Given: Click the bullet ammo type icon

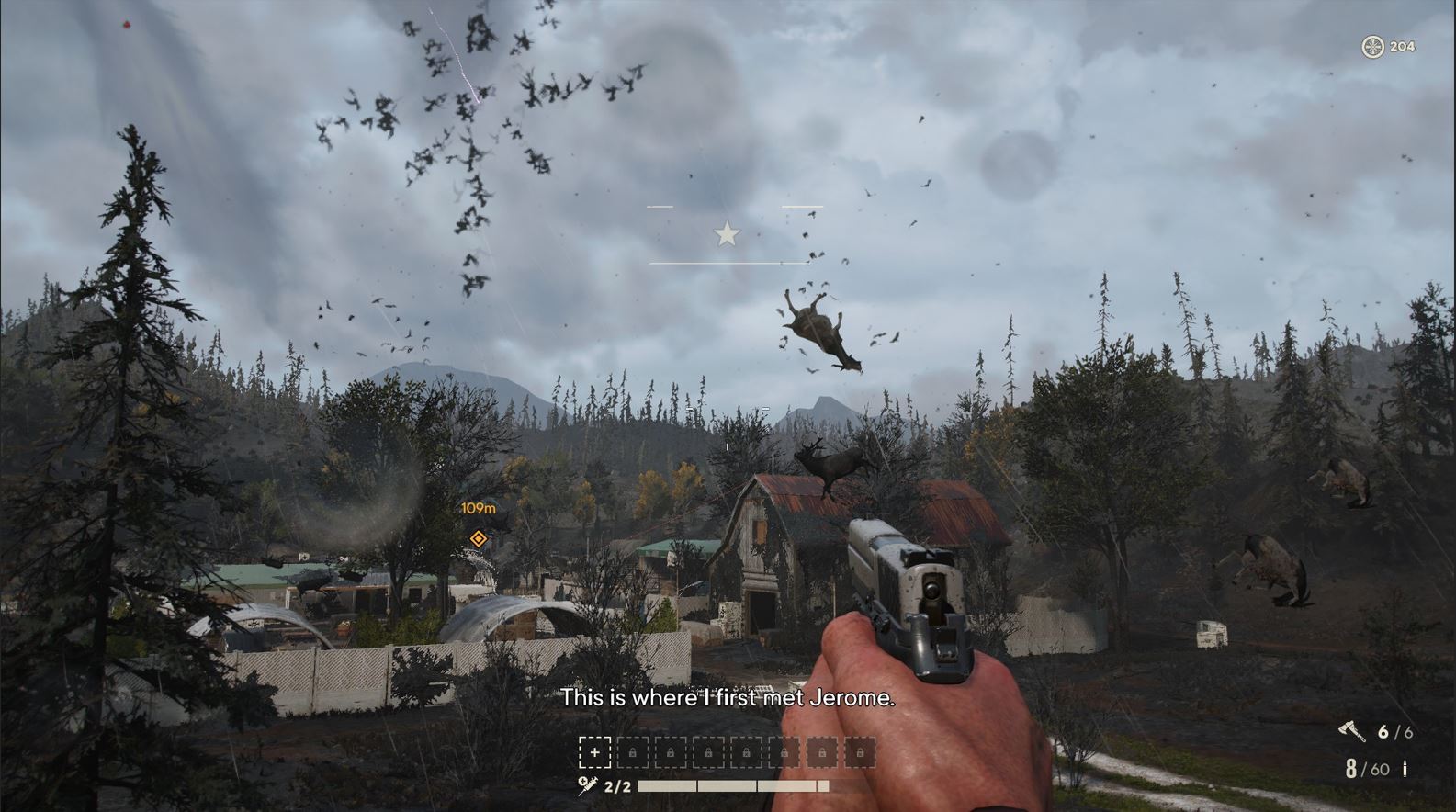Looking at the screenshot, I should point(1405,769).
